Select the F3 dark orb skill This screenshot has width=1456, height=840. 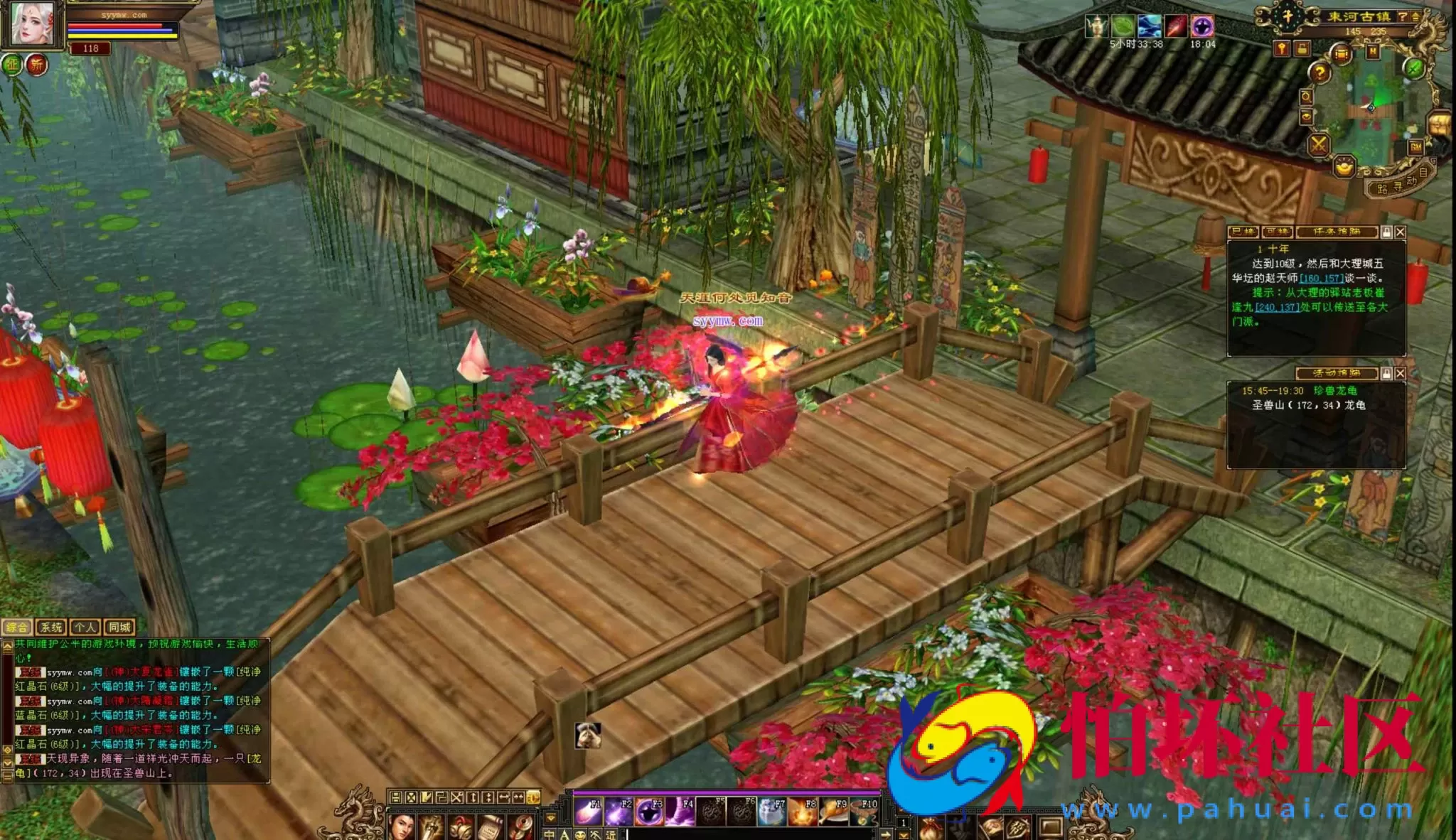[x=649, y=812]
